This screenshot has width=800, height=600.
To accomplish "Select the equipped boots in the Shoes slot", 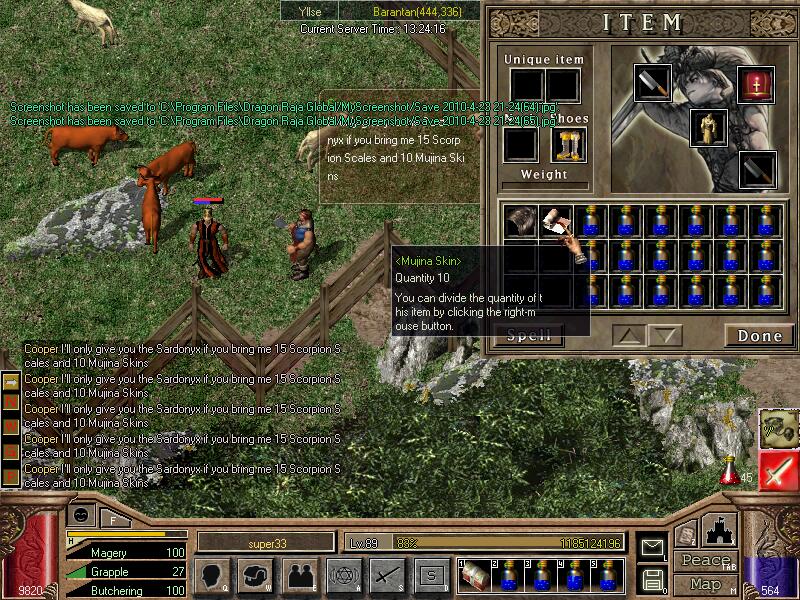I will click(567, 145).
